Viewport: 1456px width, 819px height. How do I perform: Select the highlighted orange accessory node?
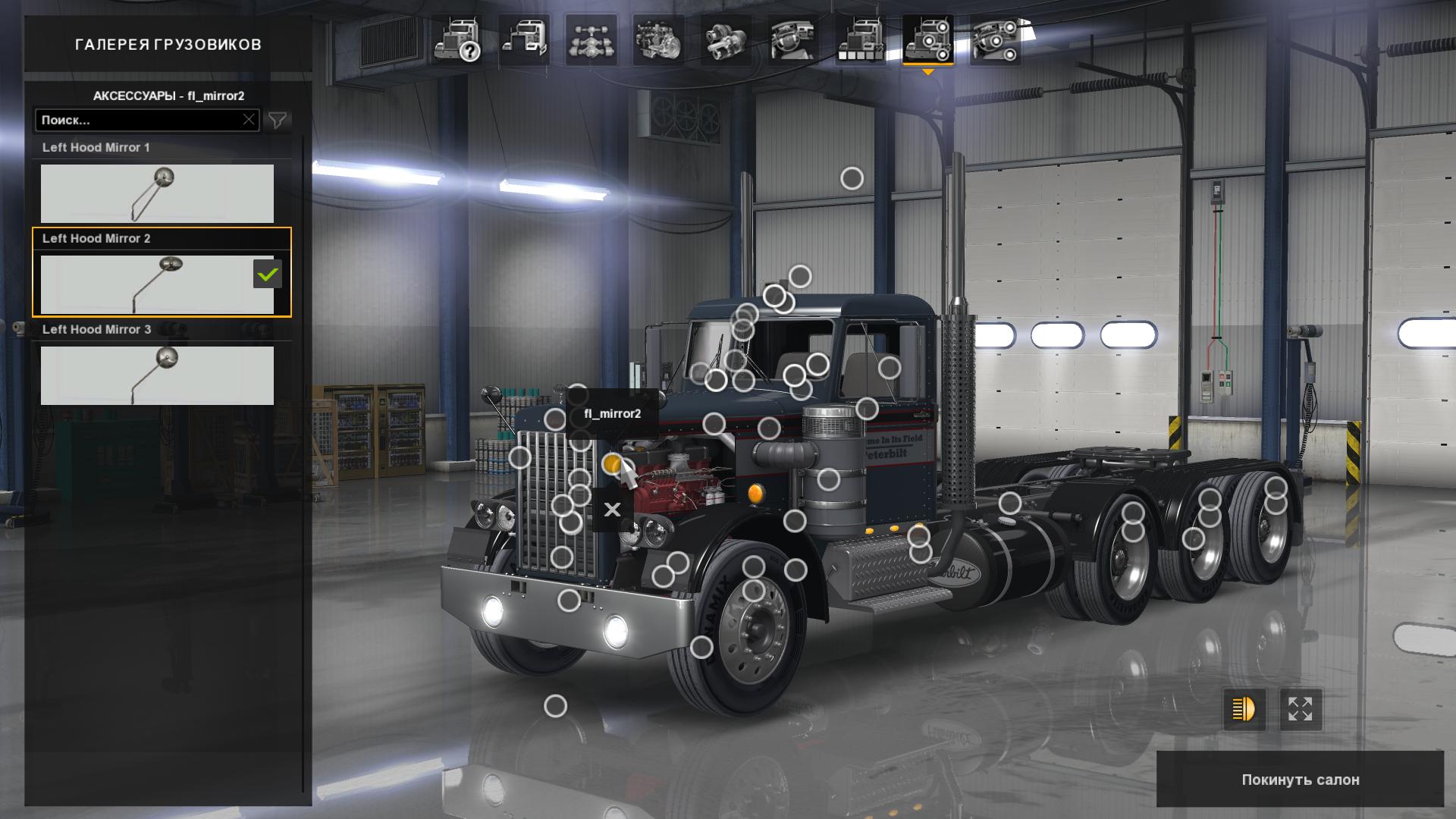pos(611,463)
